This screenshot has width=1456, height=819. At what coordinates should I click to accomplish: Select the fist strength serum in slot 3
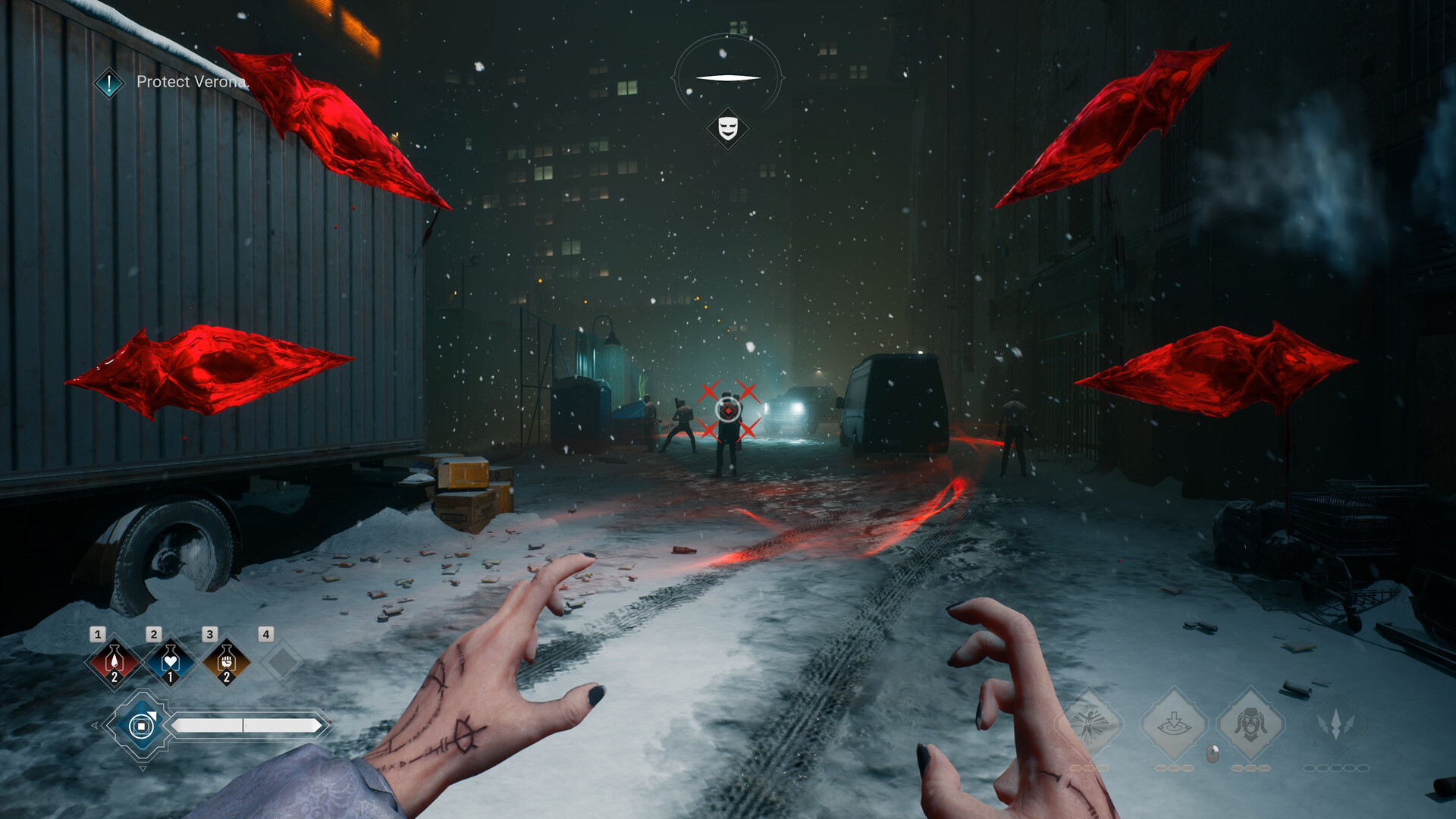[x=226, y=661]
